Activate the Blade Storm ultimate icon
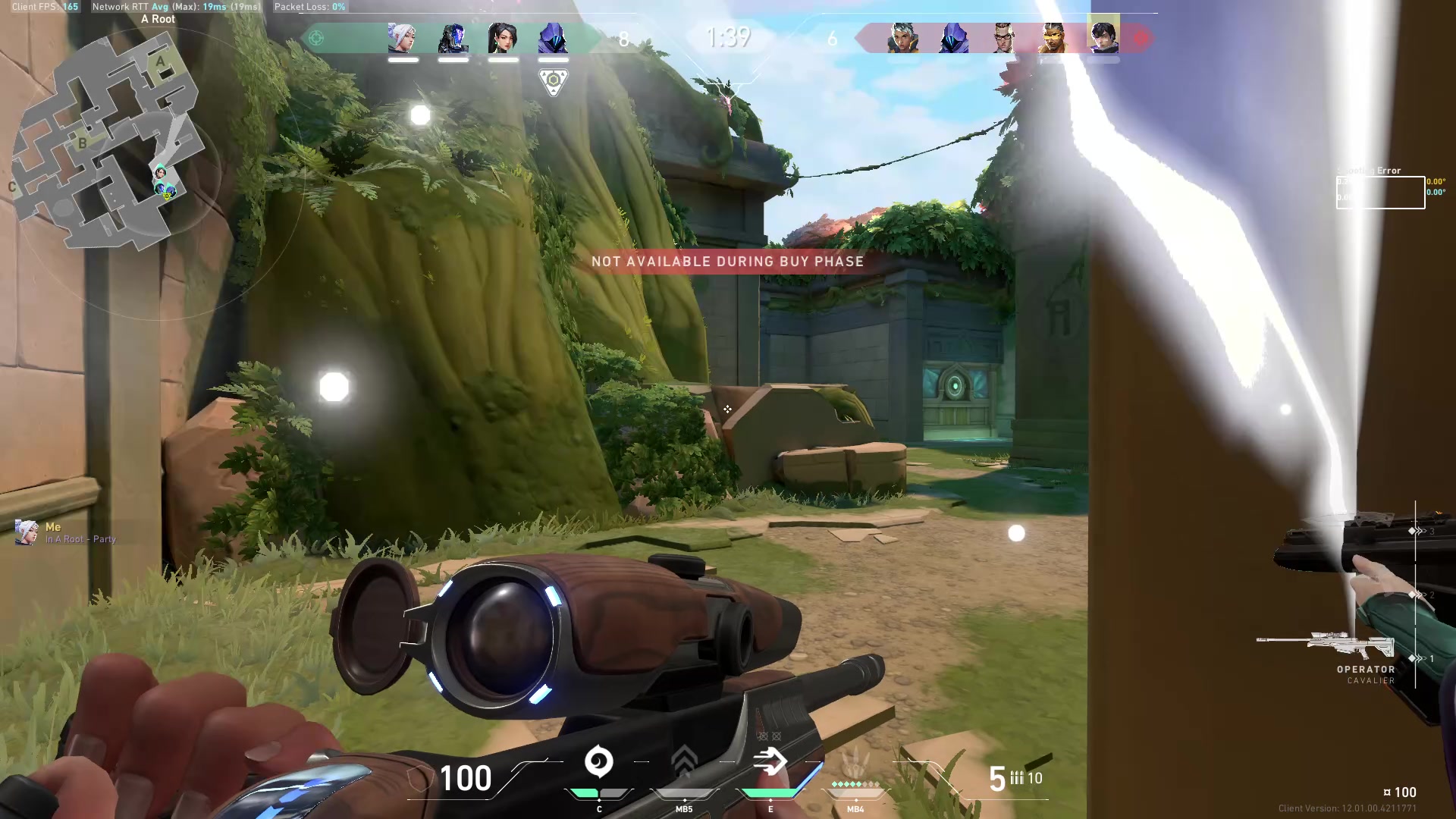The image size is (1456, 819). (x=855, y=762)
